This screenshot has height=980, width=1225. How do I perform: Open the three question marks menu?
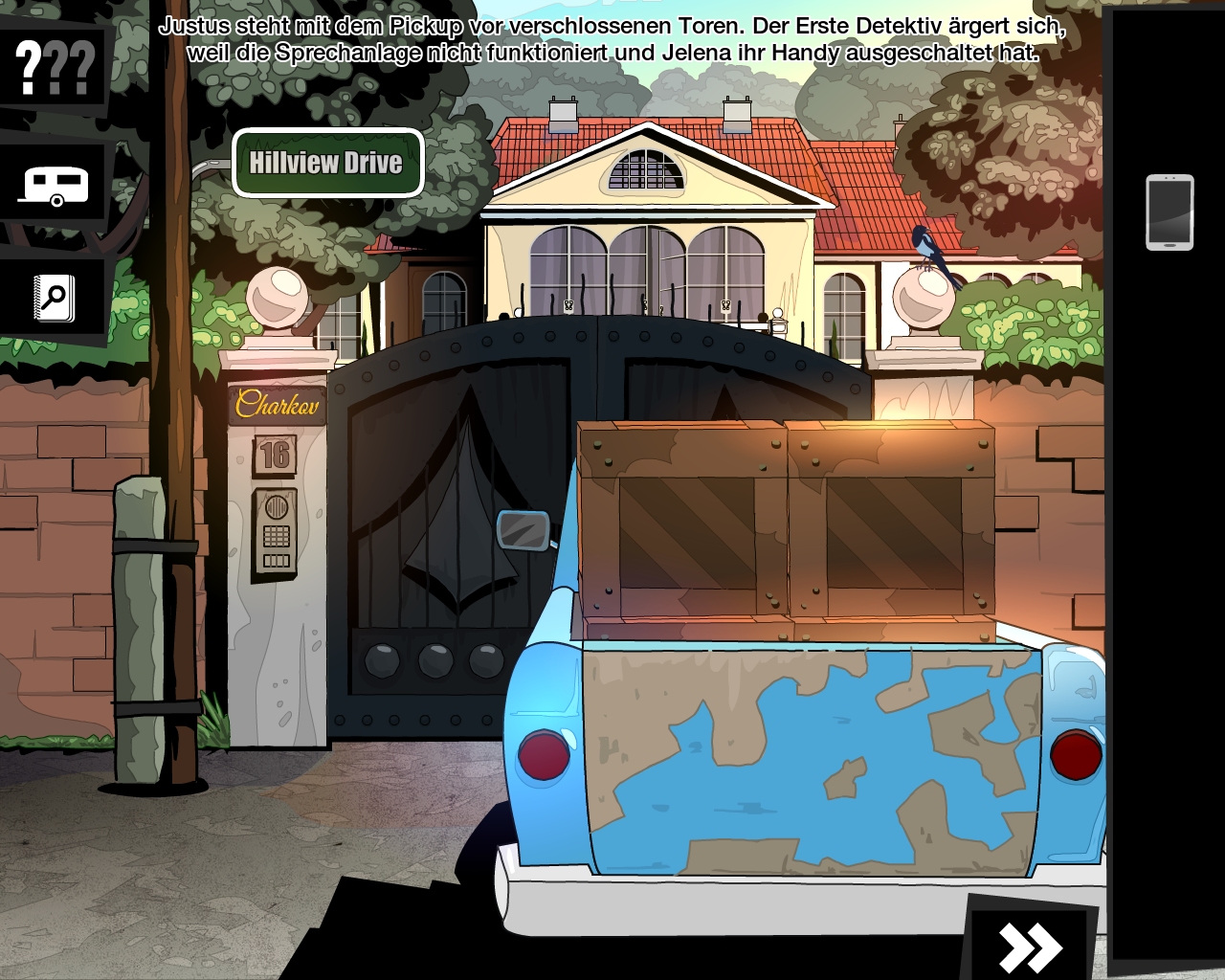[x=56, y=67]
